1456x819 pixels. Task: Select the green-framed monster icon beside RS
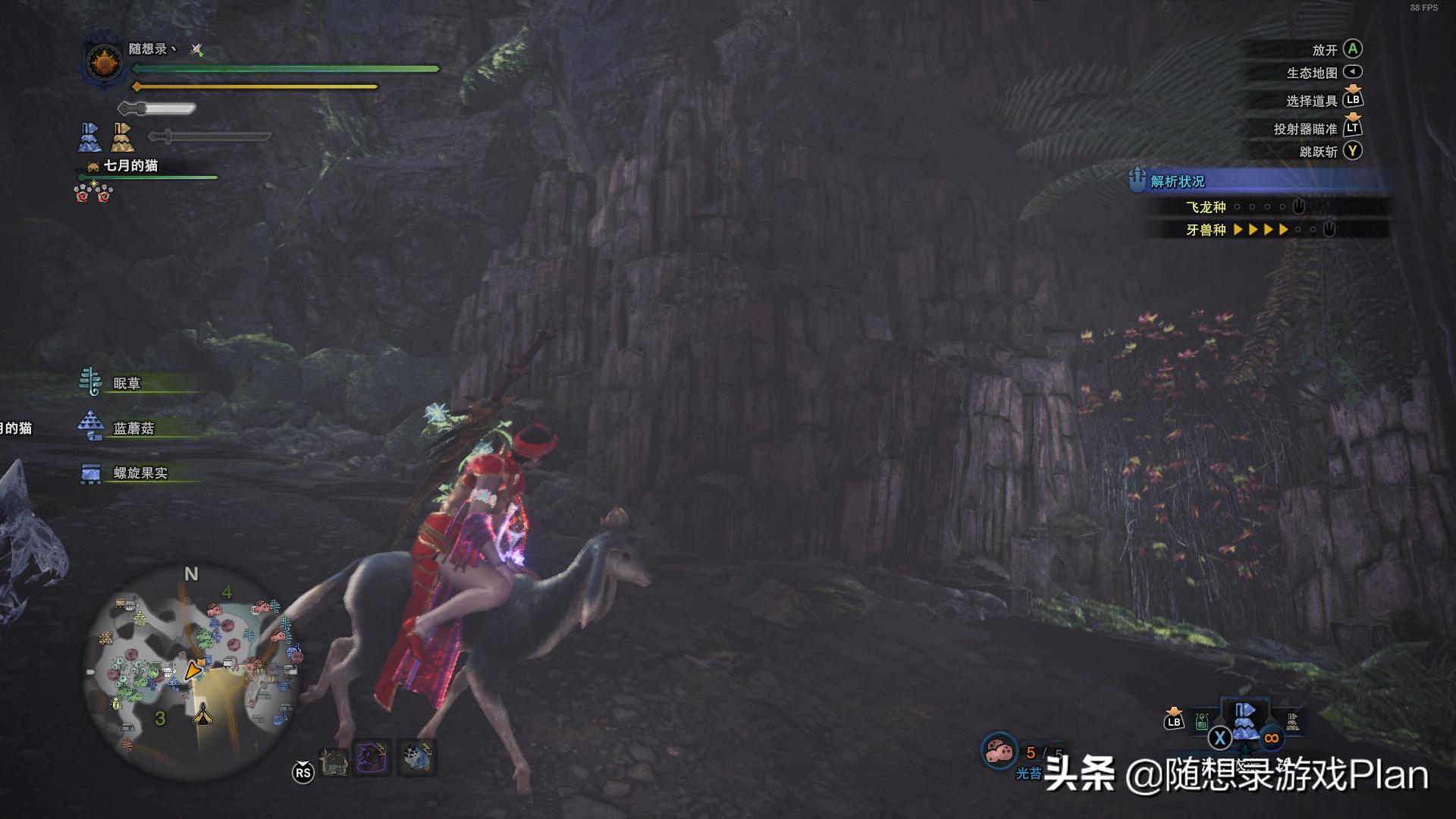pos(333,761)
